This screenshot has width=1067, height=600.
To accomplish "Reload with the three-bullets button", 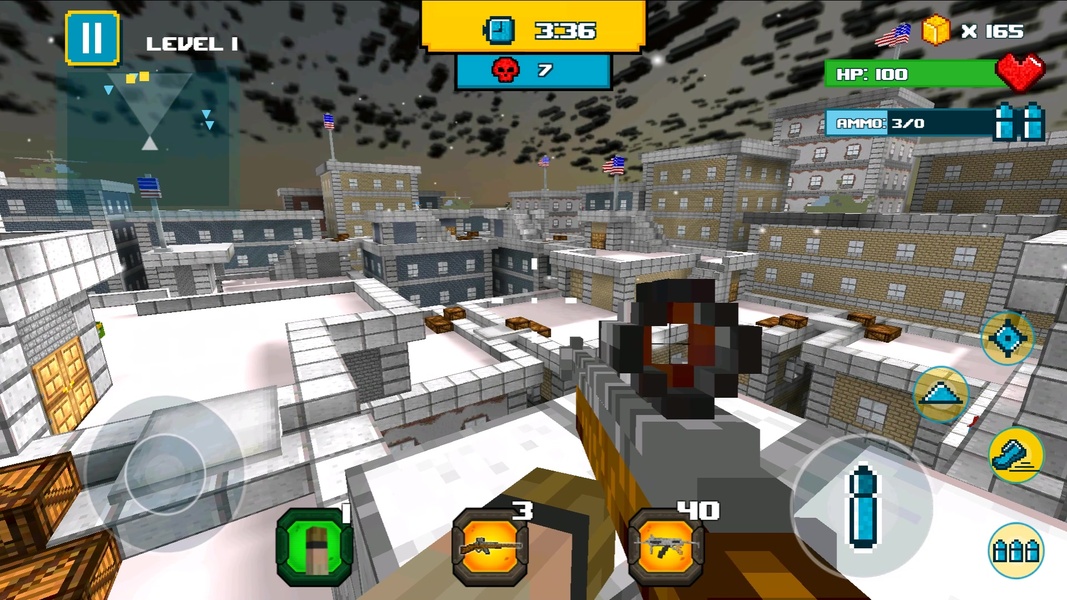I will pyautogui.click(x=1015, y=551).
